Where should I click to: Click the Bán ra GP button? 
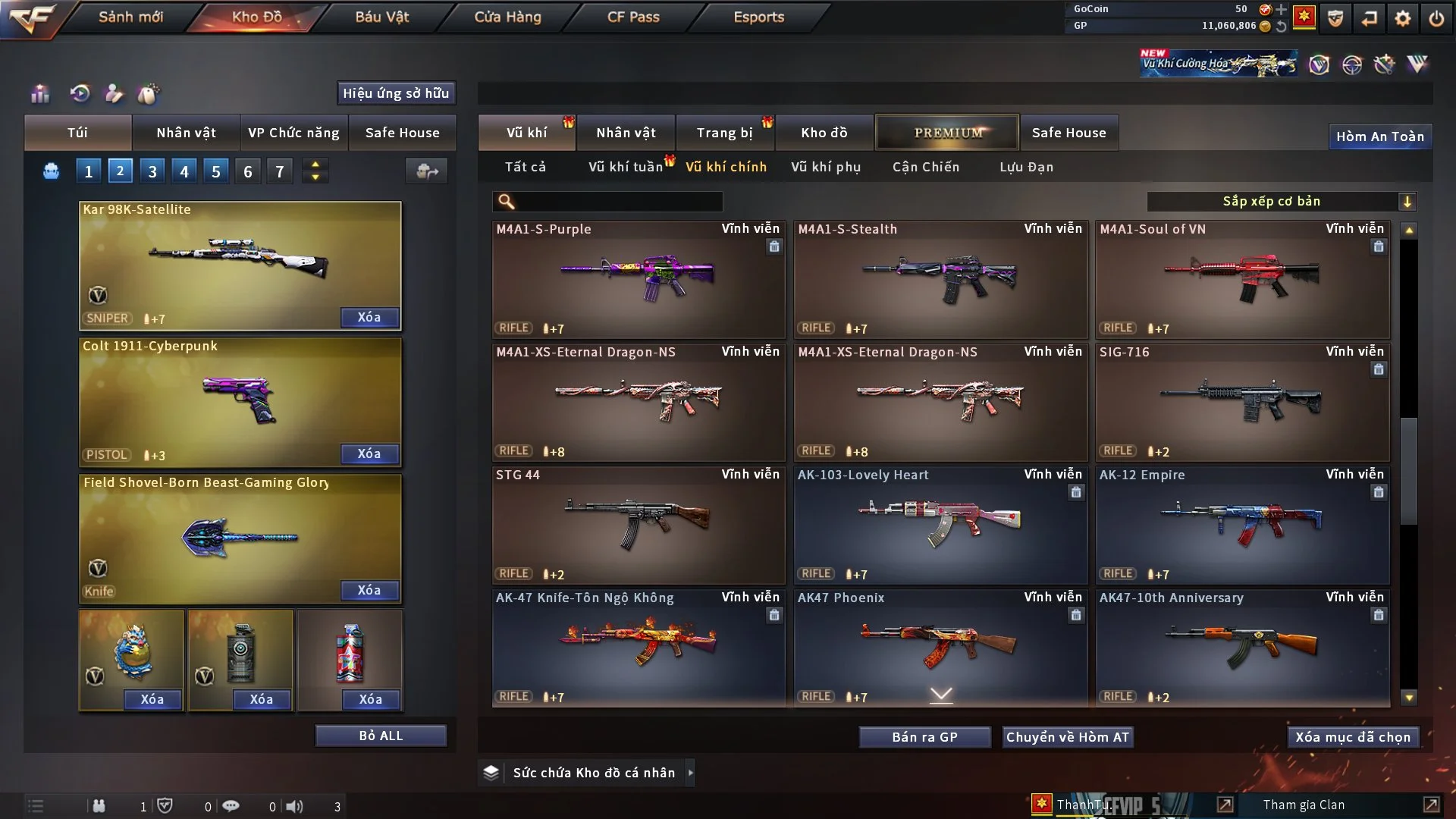pos(924,737)
